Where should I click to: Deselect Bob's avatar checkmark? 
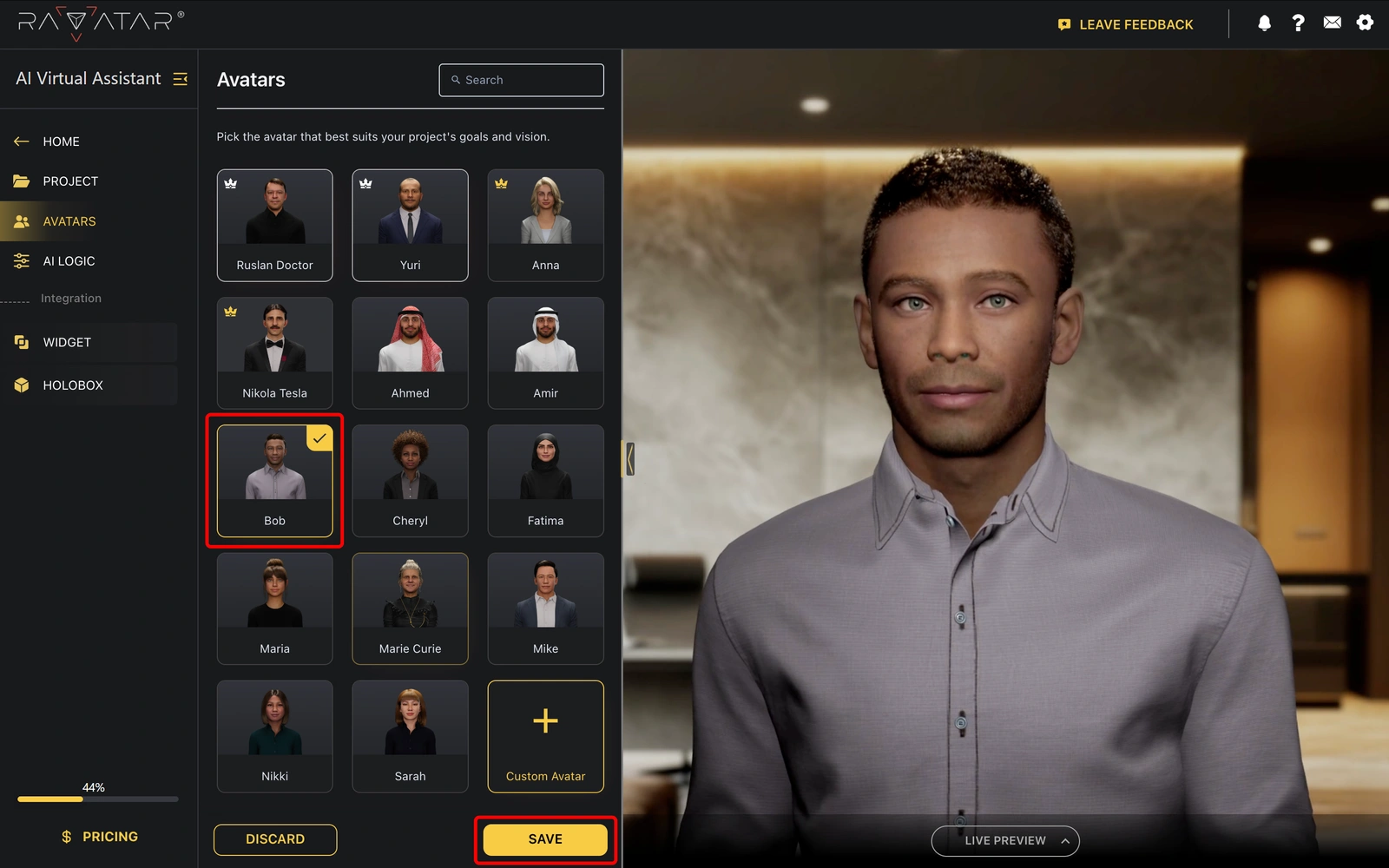tap(319, 439)
